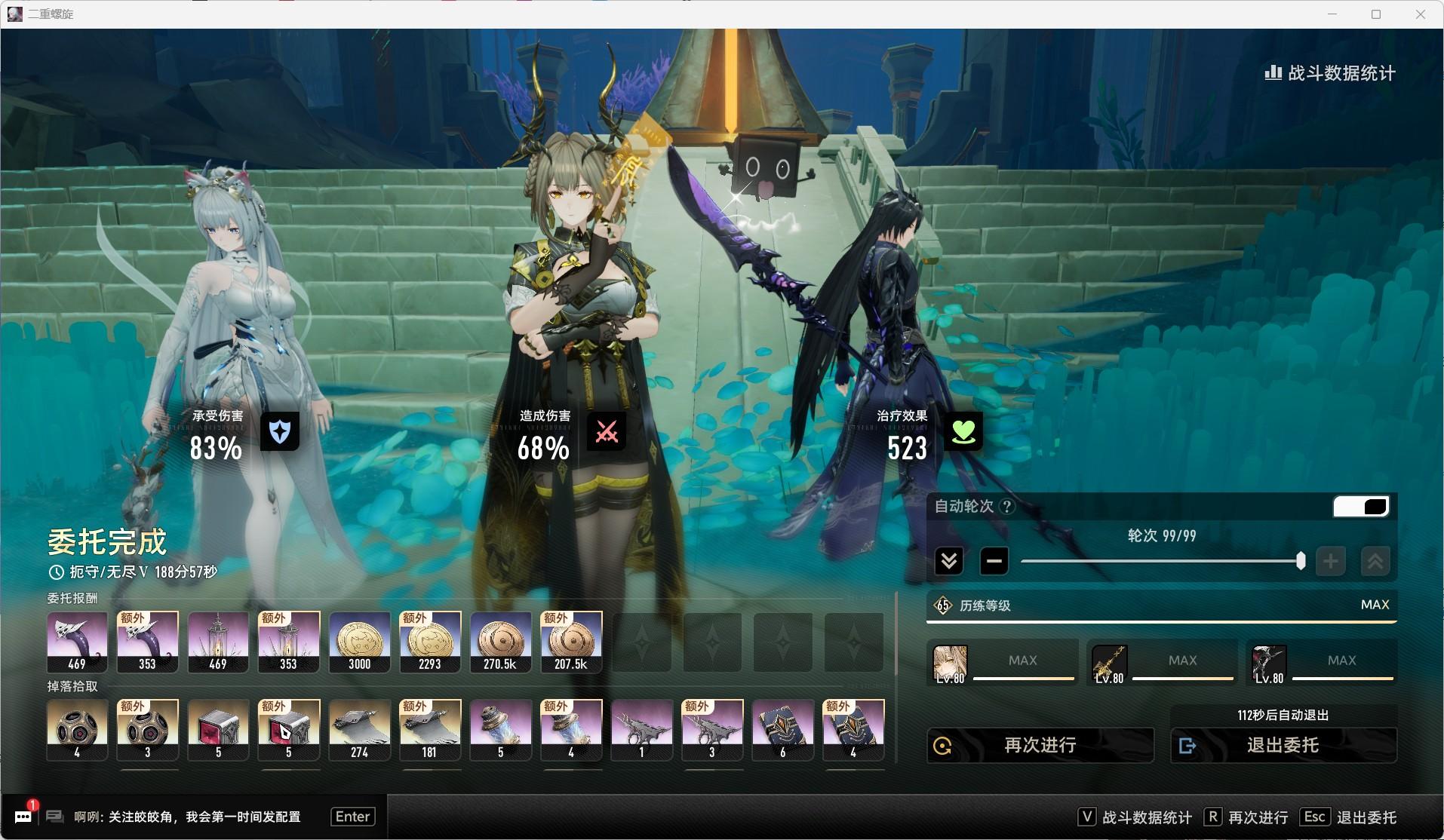Toggle the 自动轮次 auto-round switch
Viewport: 1444px width, 840px height.
coord(1360,506)
